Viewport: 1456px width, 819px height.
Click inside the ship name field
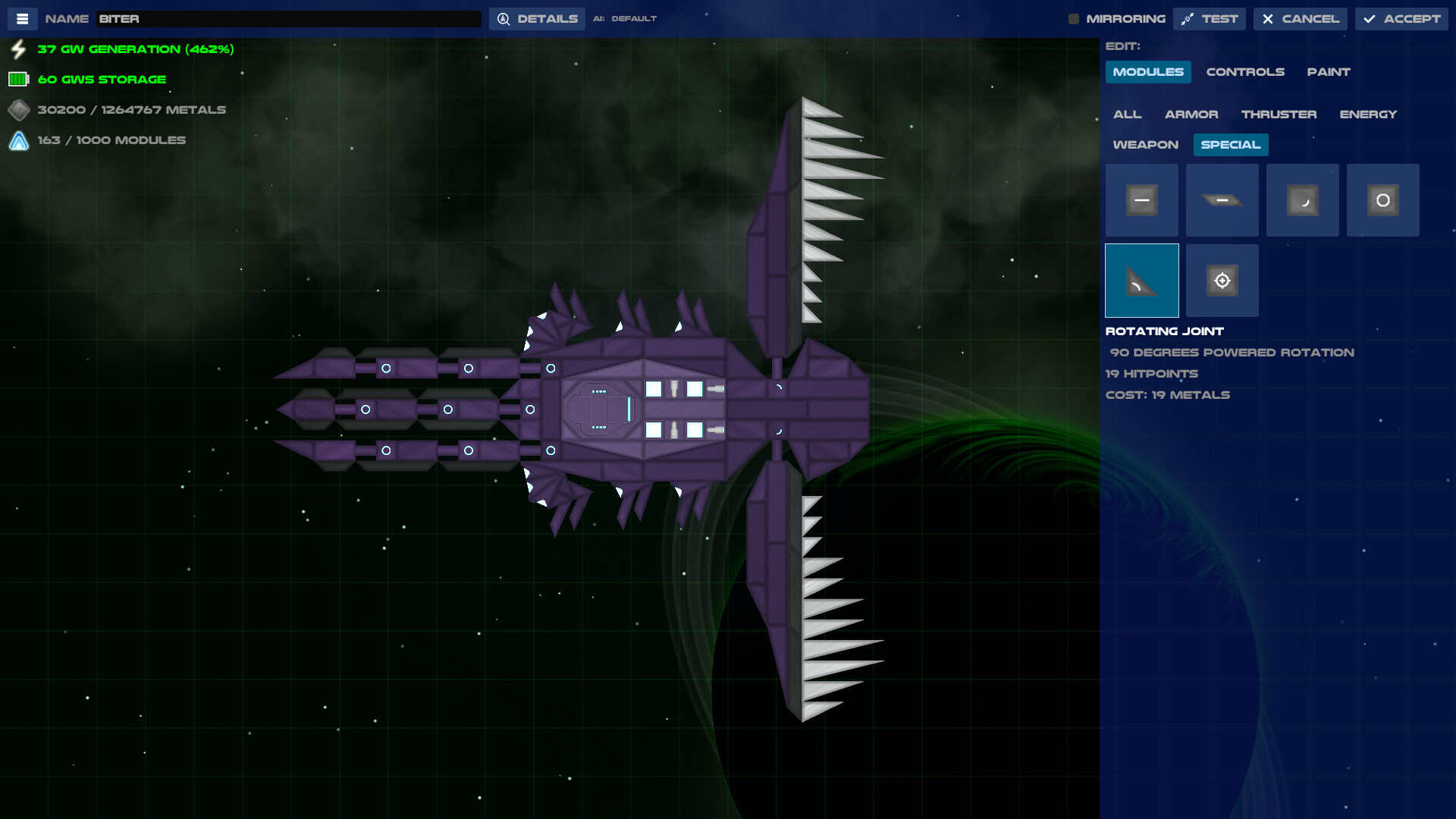point(288,17)
